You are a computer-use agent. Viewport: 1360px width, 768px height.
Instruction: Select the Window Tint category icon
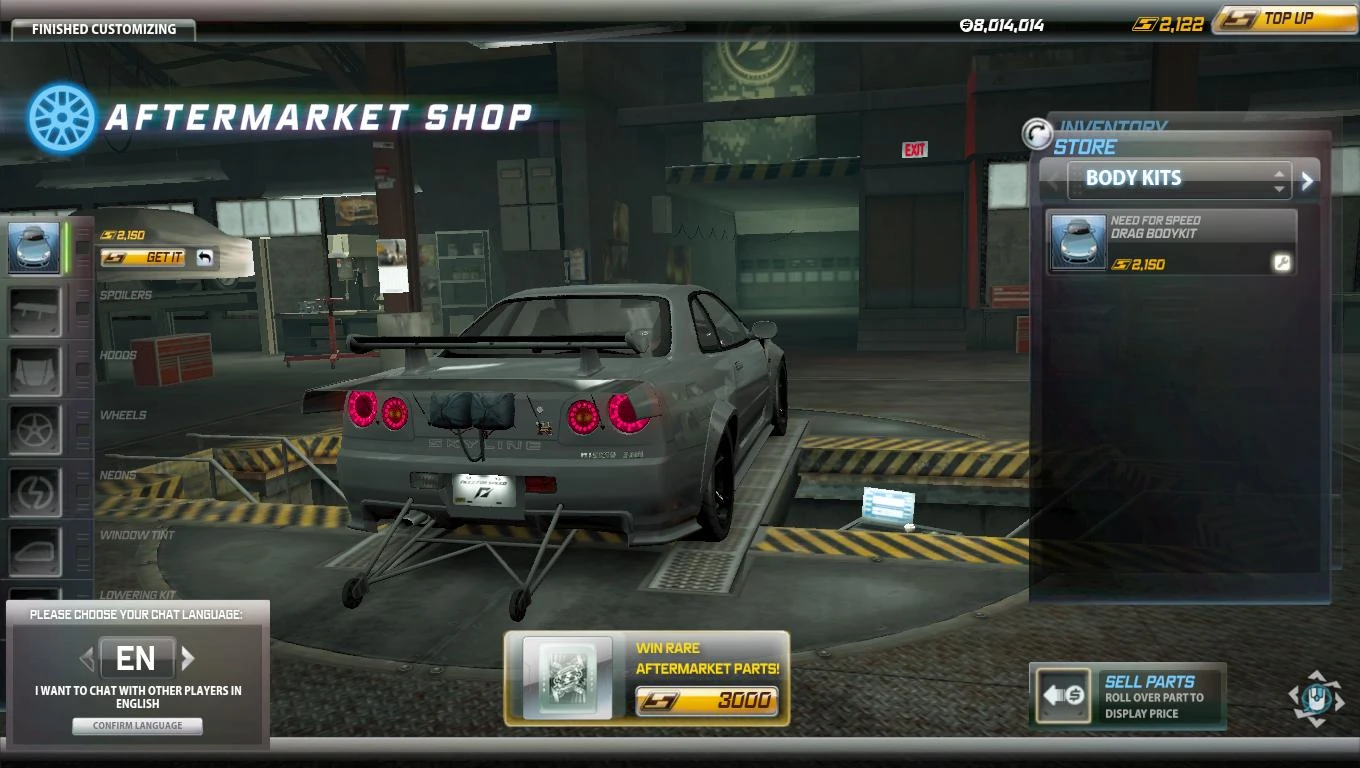pyautogui.click(x=35, y=550)
